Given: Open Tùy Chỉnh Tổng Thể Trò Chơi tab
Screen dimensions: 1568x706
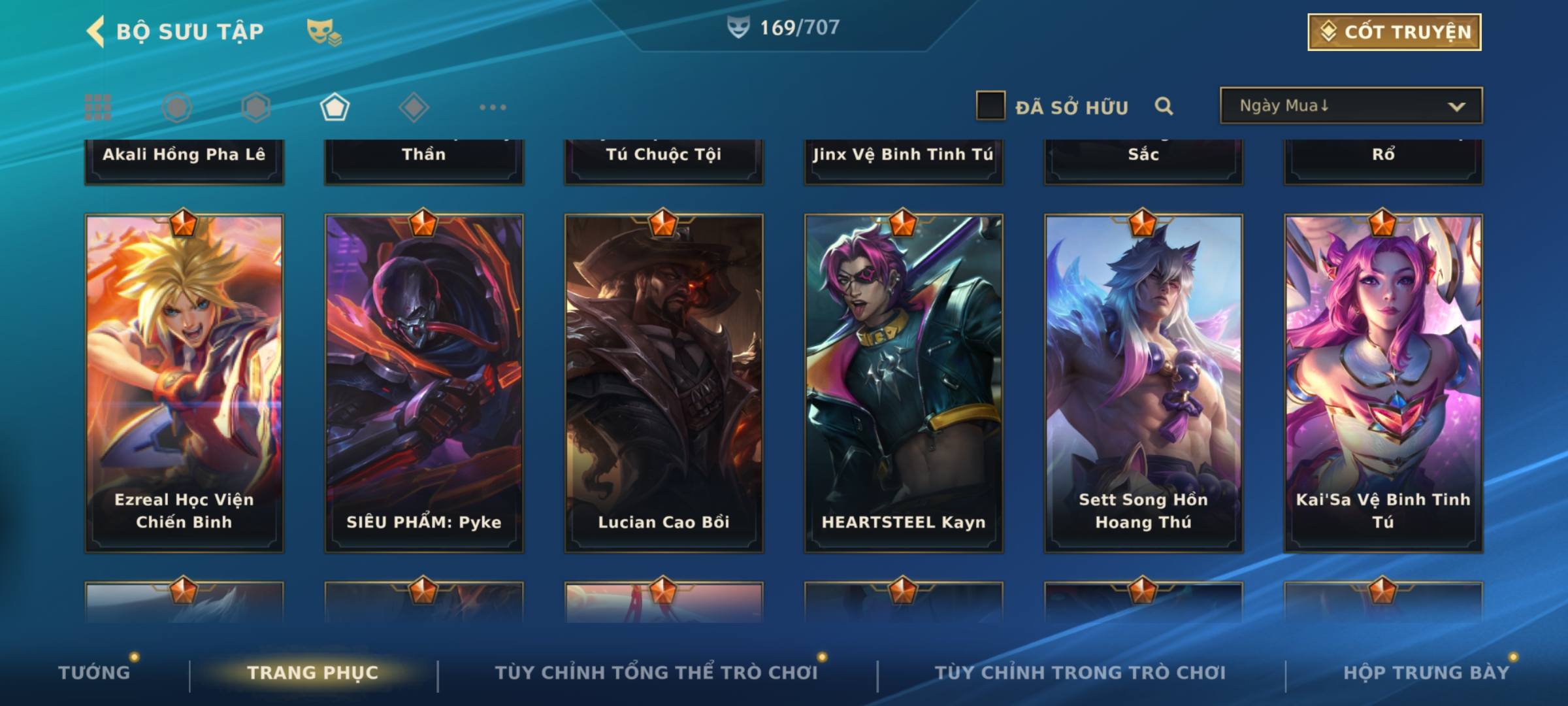Looking at the screenshot, I should tap(656, 673).
